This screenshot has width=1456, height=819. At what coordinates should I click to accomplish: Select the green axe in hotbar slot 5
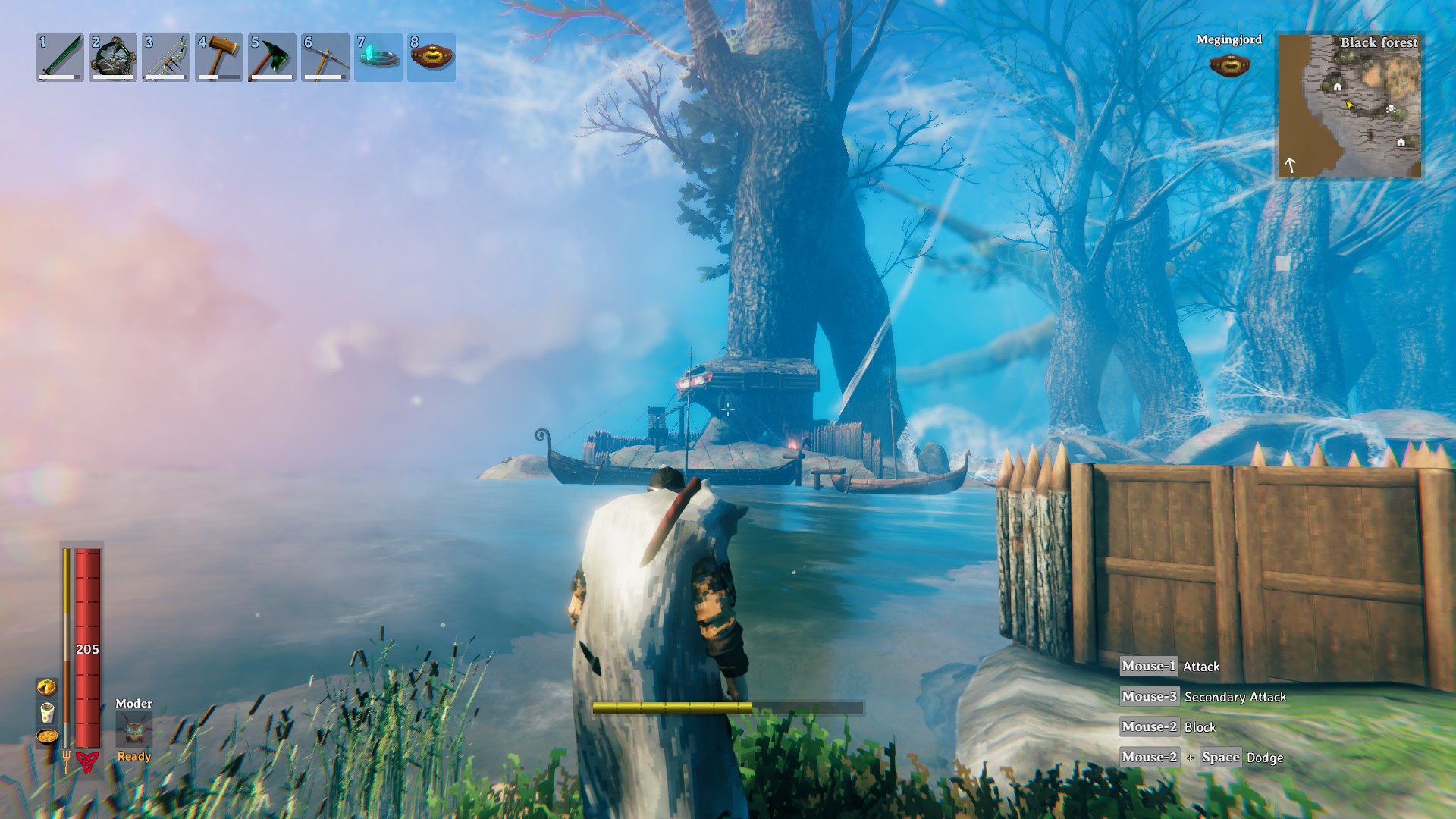point(272,58)
